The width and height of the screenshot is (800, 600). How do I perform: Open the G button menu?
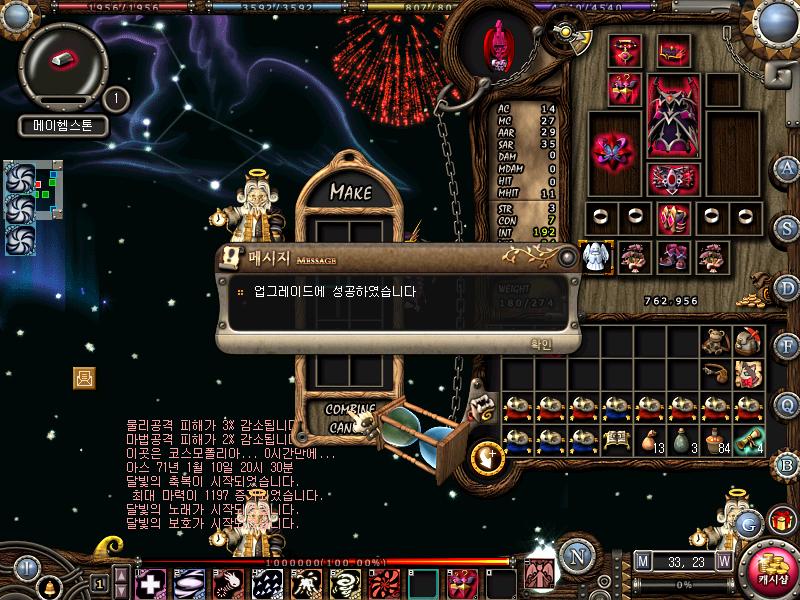[x=746, y=522]
